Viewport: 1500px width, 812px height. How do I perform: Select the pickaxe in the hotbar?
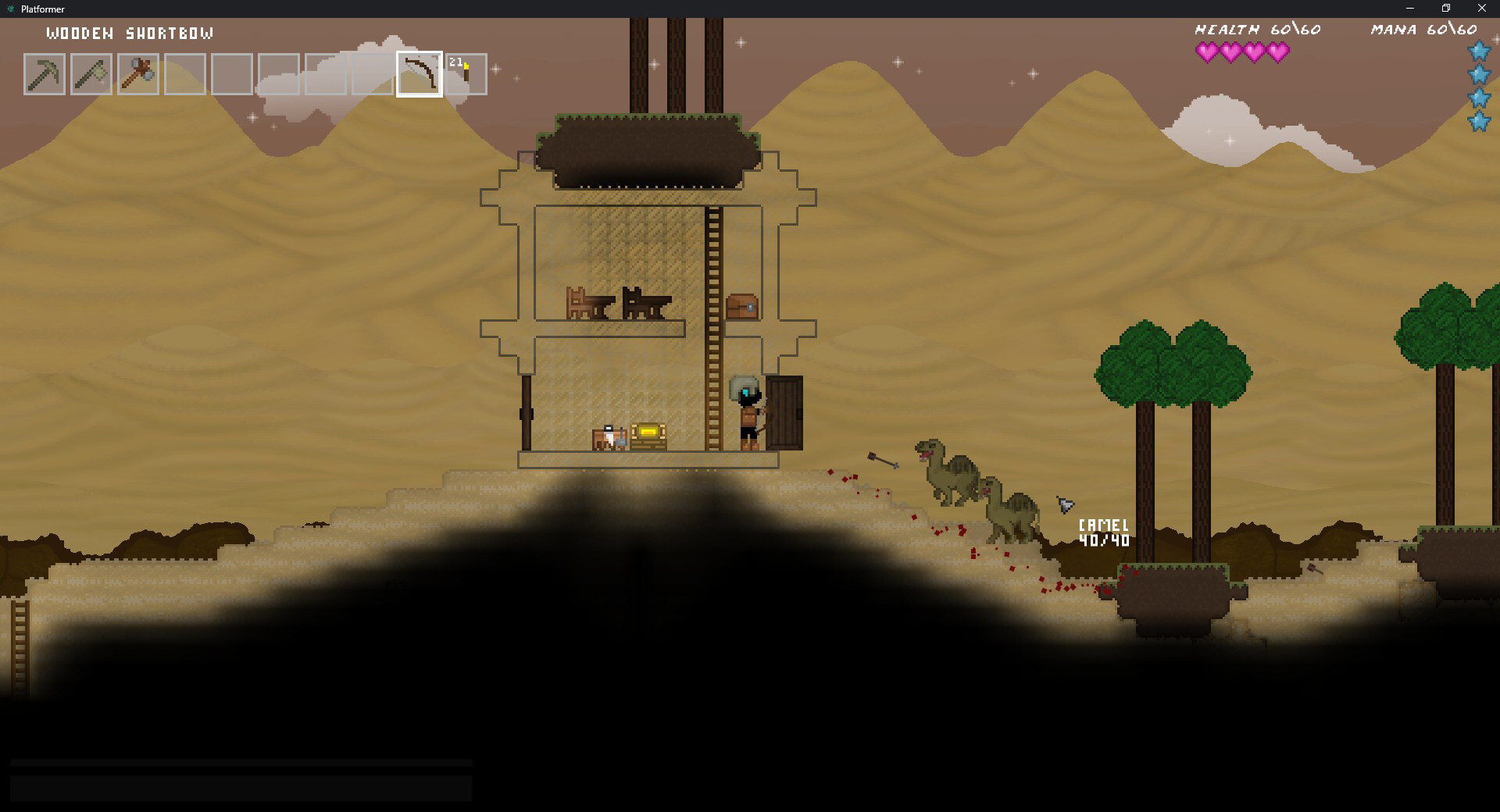tap(45, 73)
